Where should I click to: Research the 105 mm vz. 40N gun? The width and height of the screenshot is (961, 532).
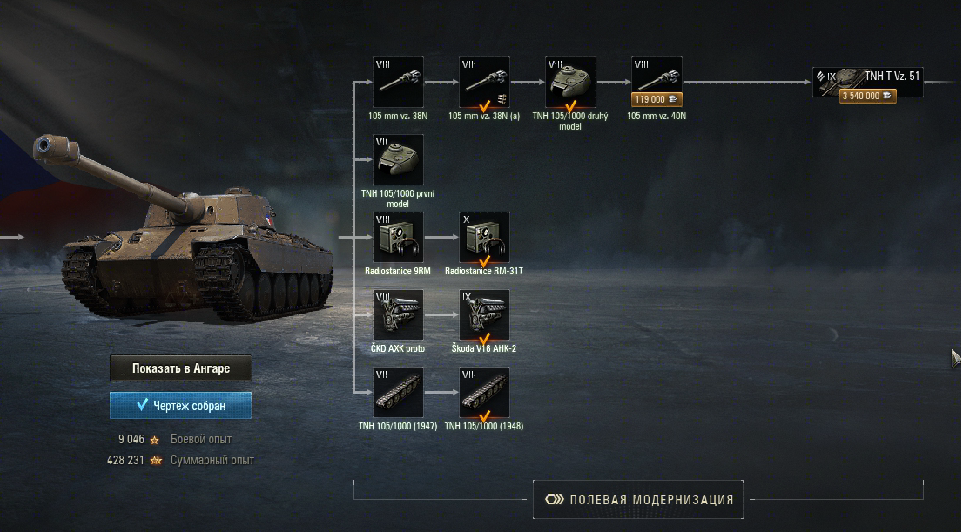[656, 82]
